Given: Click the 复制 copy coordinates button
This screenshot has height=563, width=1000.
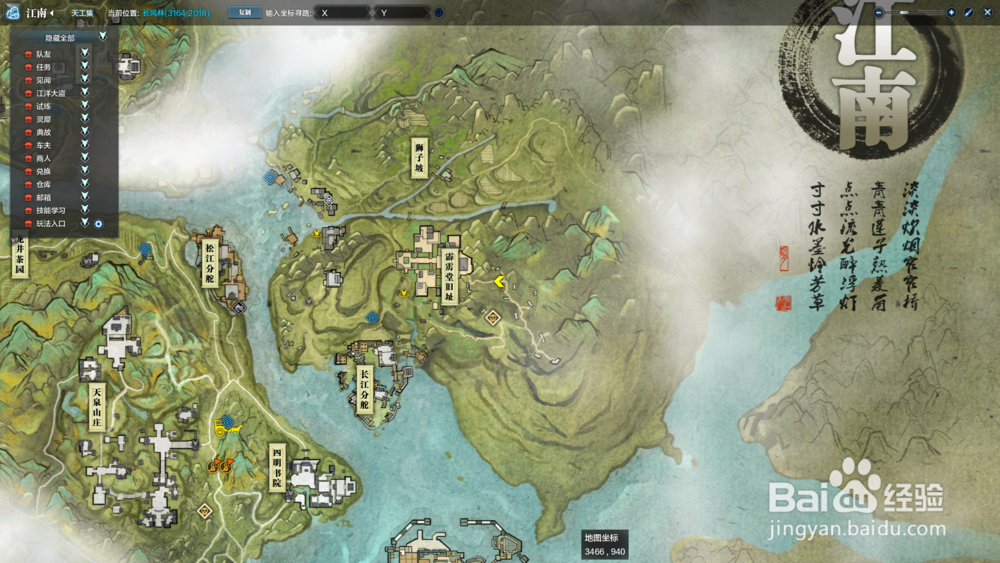Looking at the screenshot, I should pyautogui.click(x=244, y=13).
